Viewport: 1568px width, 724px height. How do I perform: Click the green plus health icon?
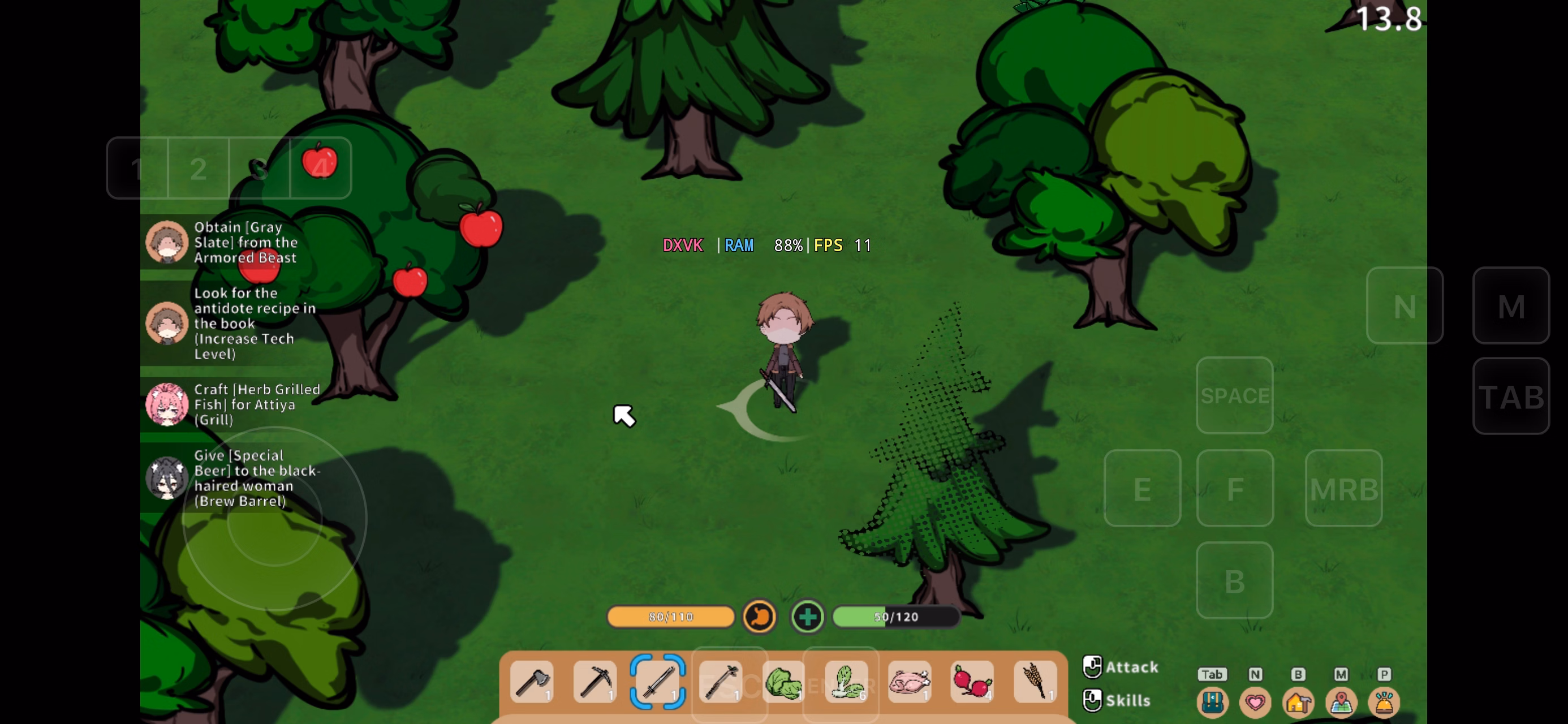[808, 617]
